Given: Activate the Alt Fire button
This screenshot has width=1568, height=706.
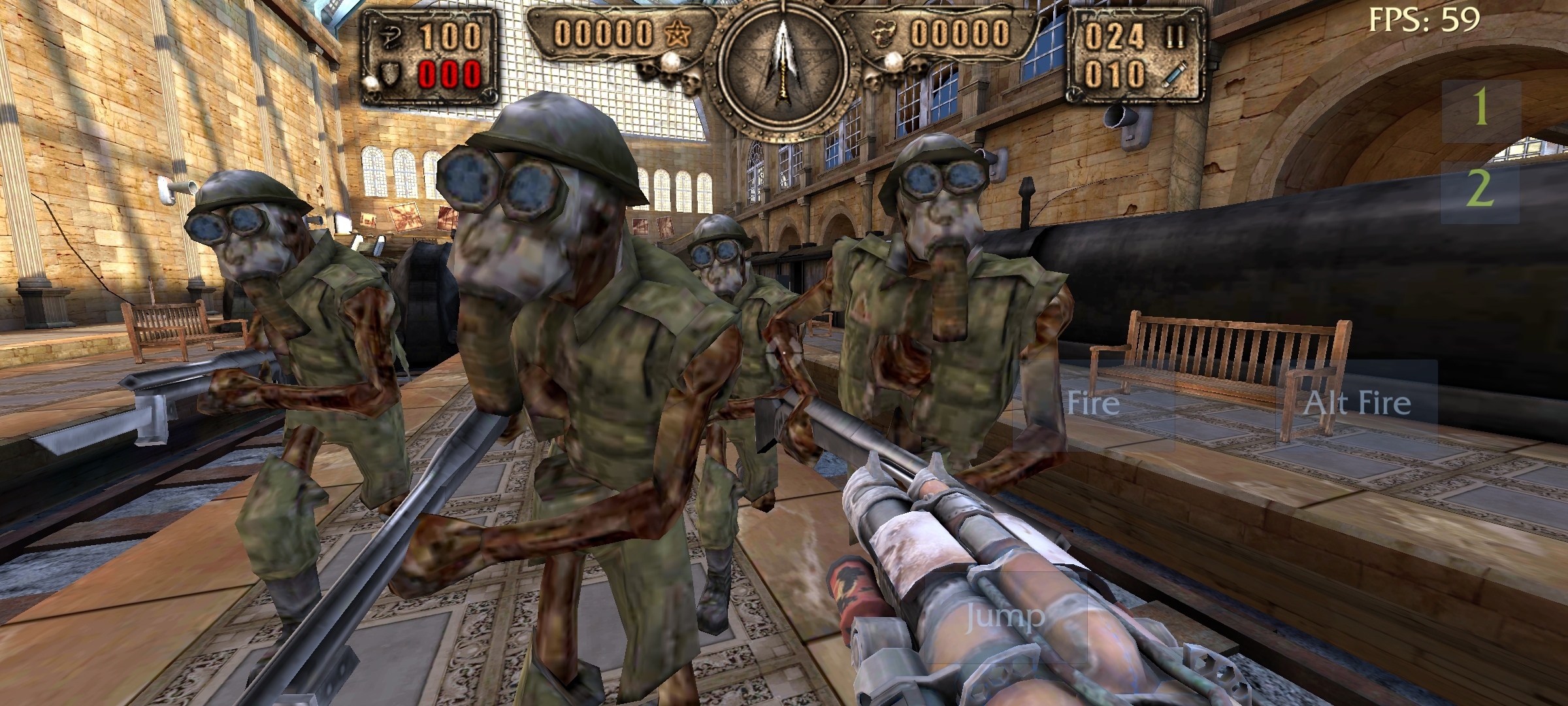Looking at the screenshot, I should (1357, 404).
